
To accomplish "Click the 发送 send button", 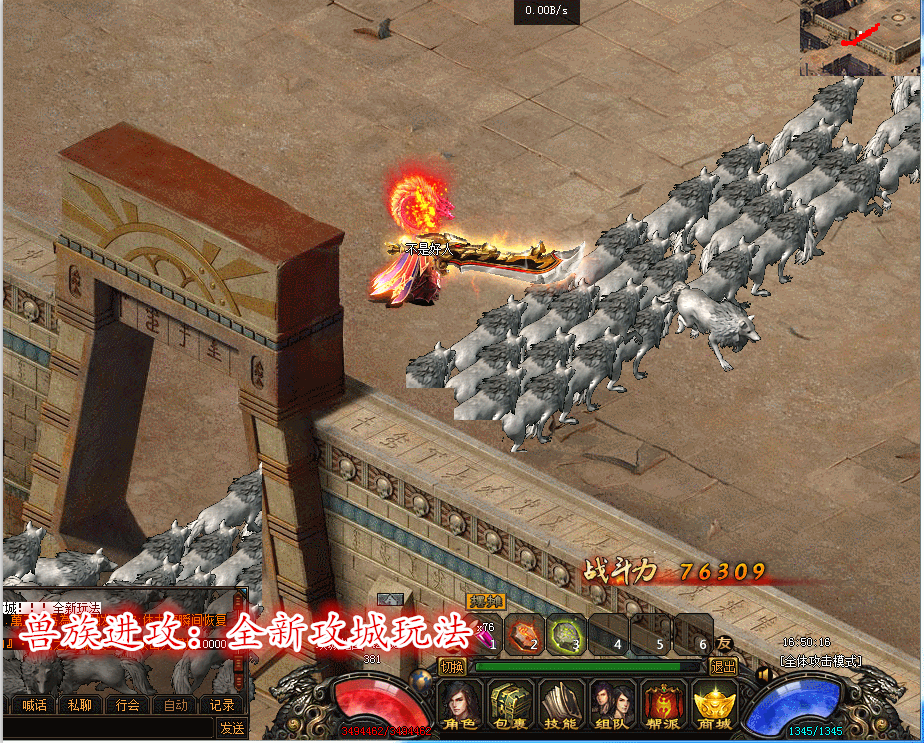I will pos(232,729).
